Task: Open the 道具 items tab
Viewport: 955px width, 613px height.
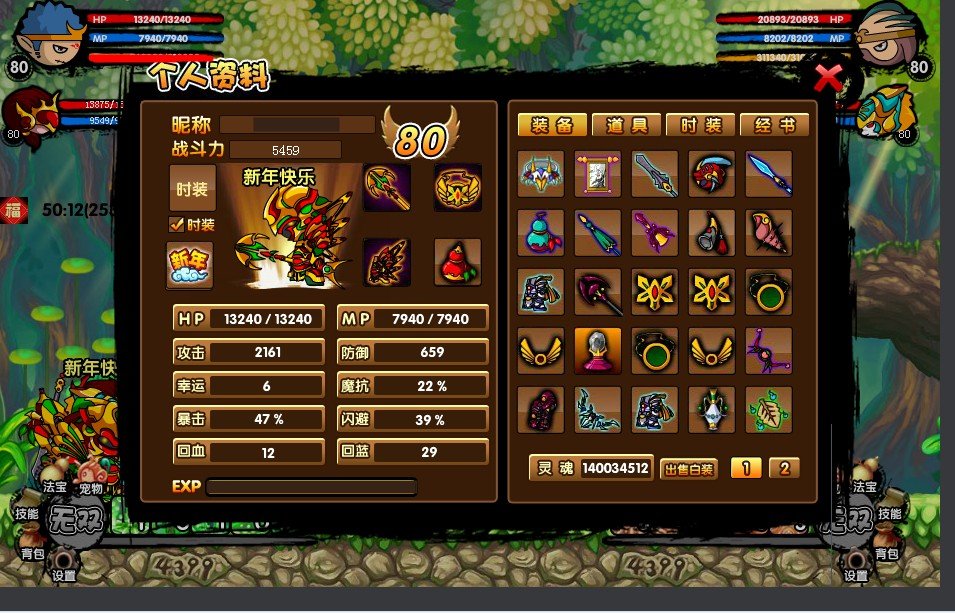Action: [x=626, y=125]
